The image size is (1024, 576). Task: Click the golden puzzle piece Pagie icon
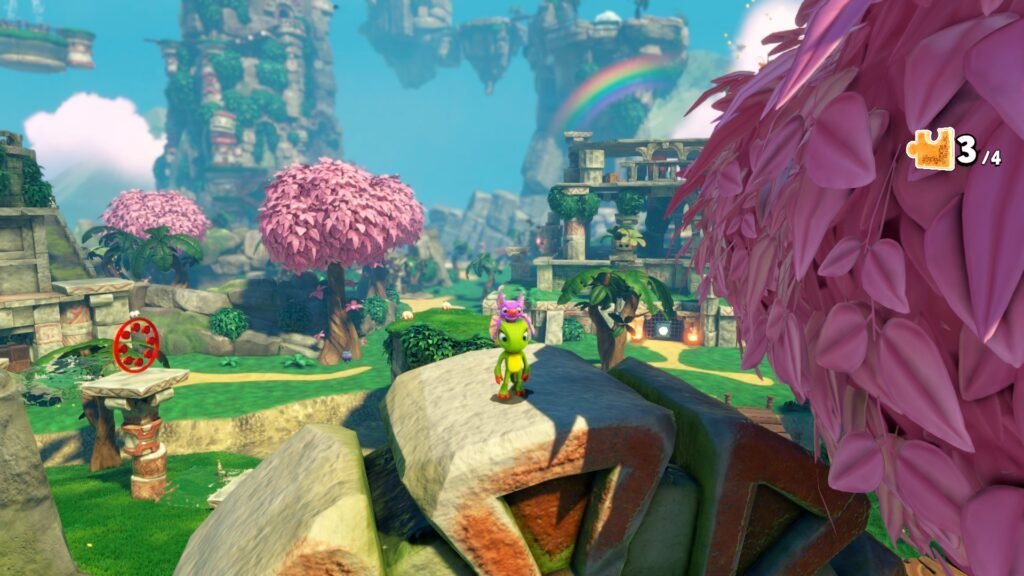(931, 150)
